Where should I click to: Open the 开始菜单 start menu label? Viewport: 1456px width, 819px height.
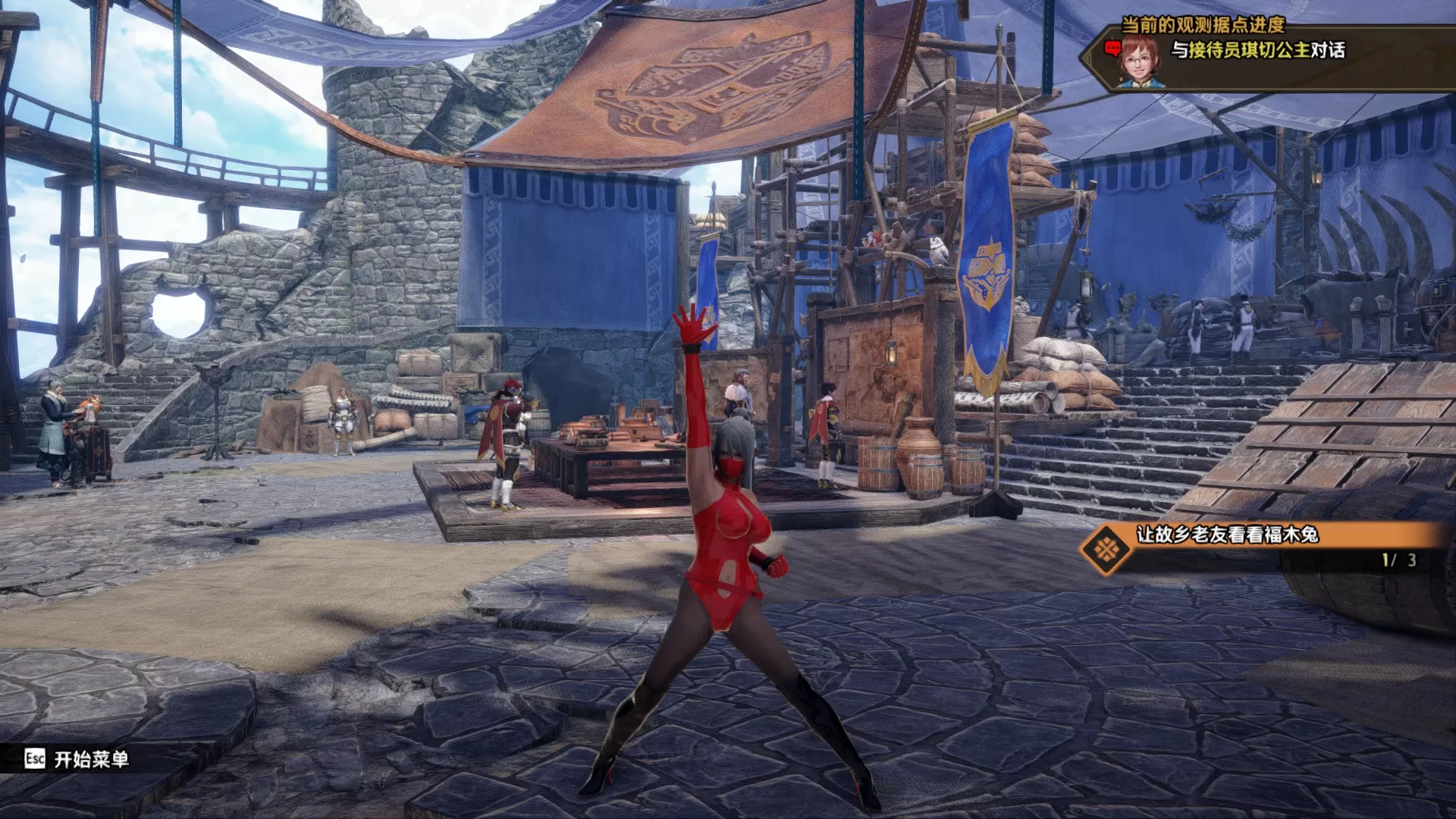[x=91, y=759]
